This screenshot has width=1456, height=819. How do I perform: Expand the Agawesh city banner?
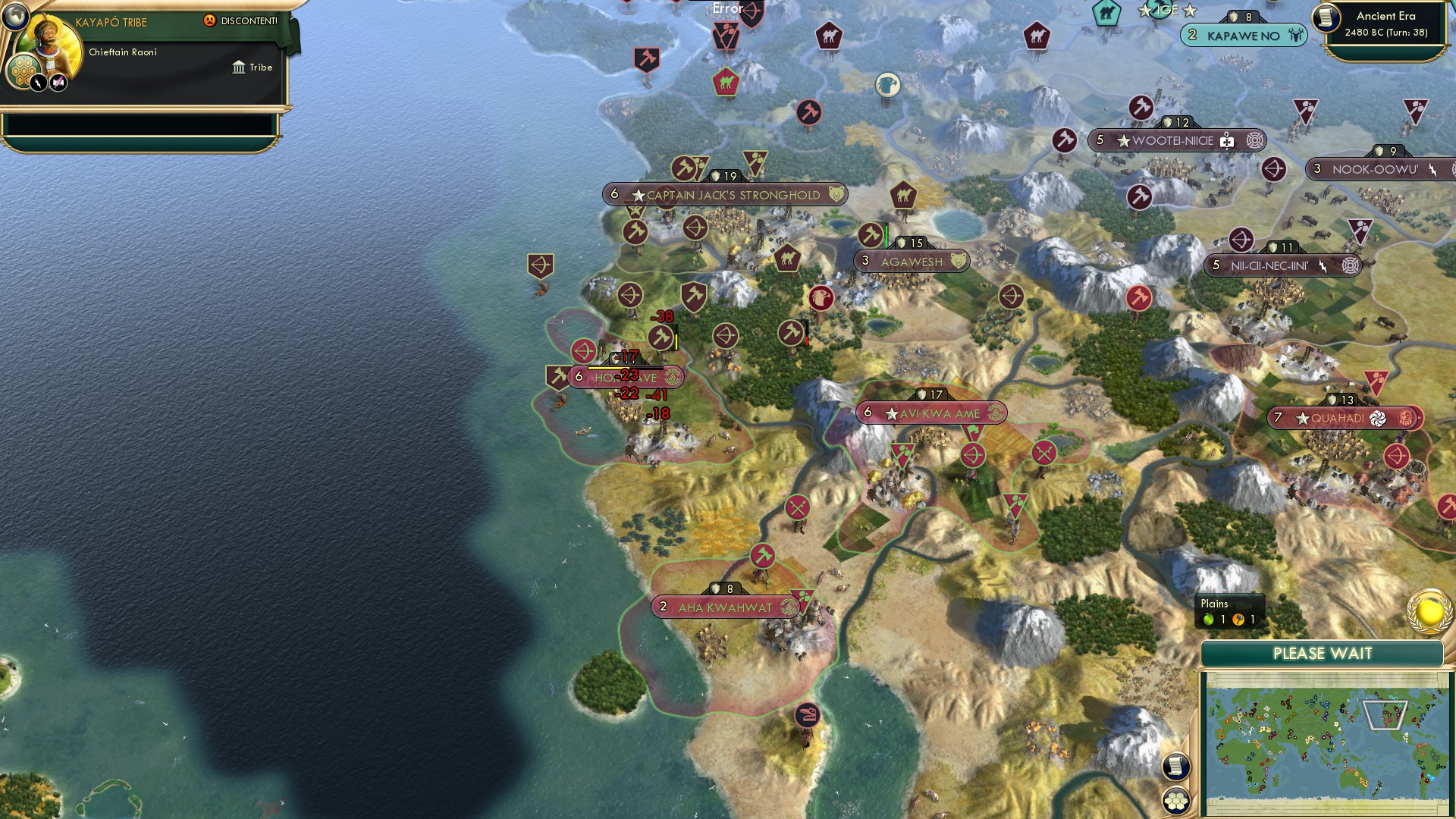tap(910, 260)
